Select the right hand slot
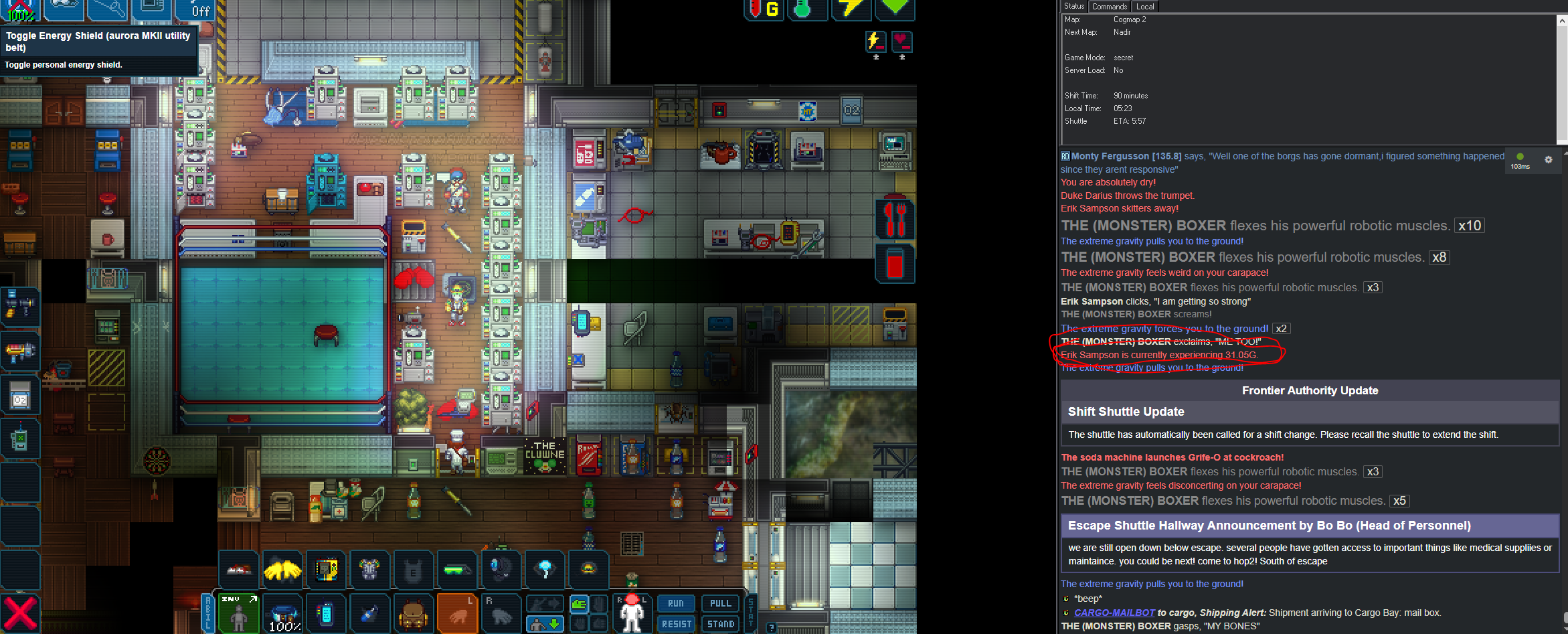This screenshot has width=1568, height=634. tap(501, 614)
